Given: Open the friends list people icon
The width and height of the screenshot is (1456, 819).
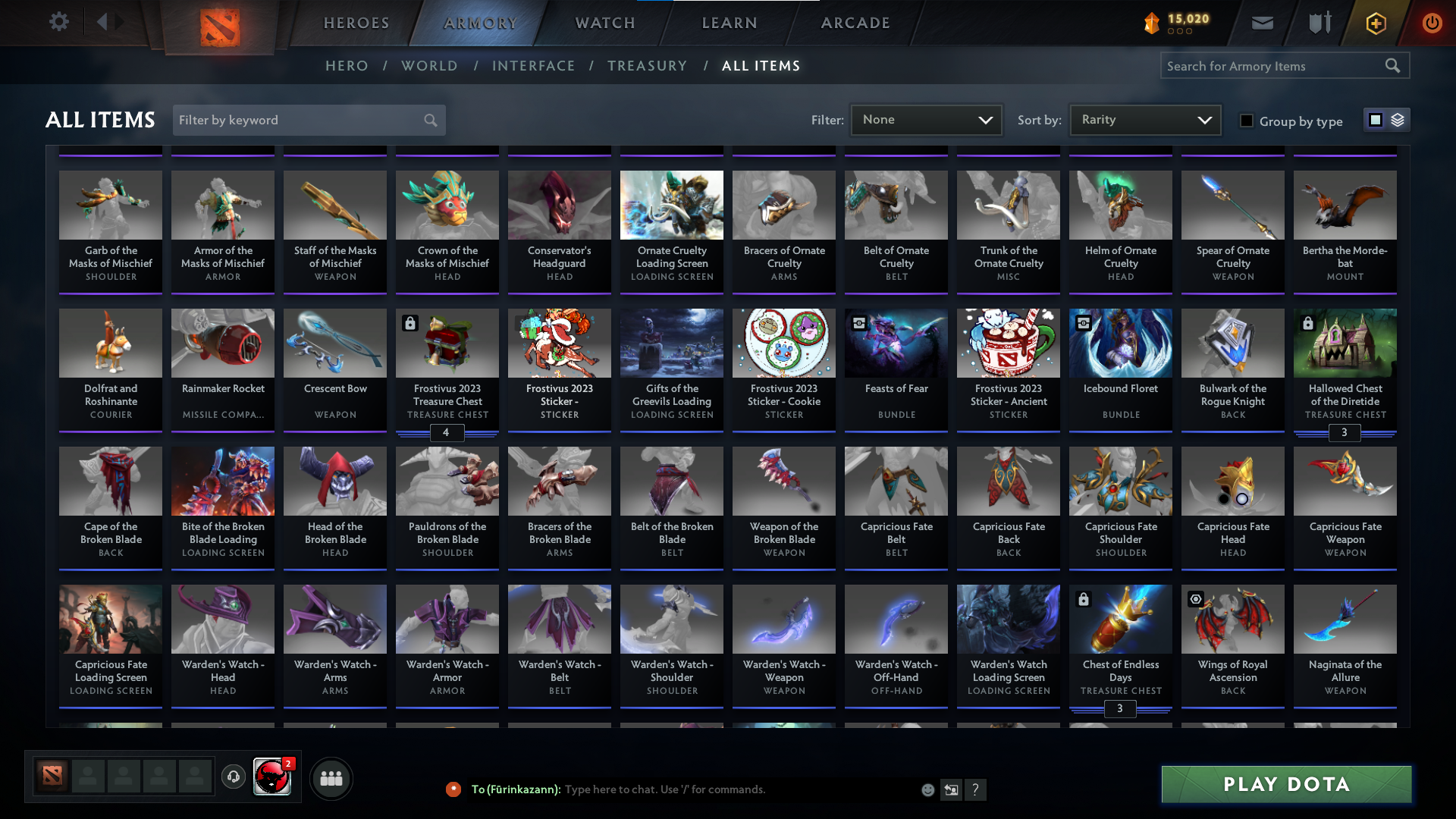Looking at the screenshot, I should (x=331, y=778).
